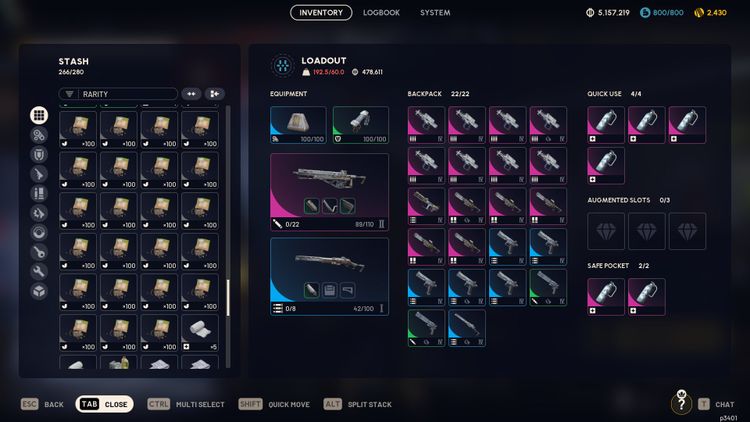Image resolution: width=750 pixels, height=422 pixels.
Task: Select the equipped shield slot in Equipment
Action: 360,125
